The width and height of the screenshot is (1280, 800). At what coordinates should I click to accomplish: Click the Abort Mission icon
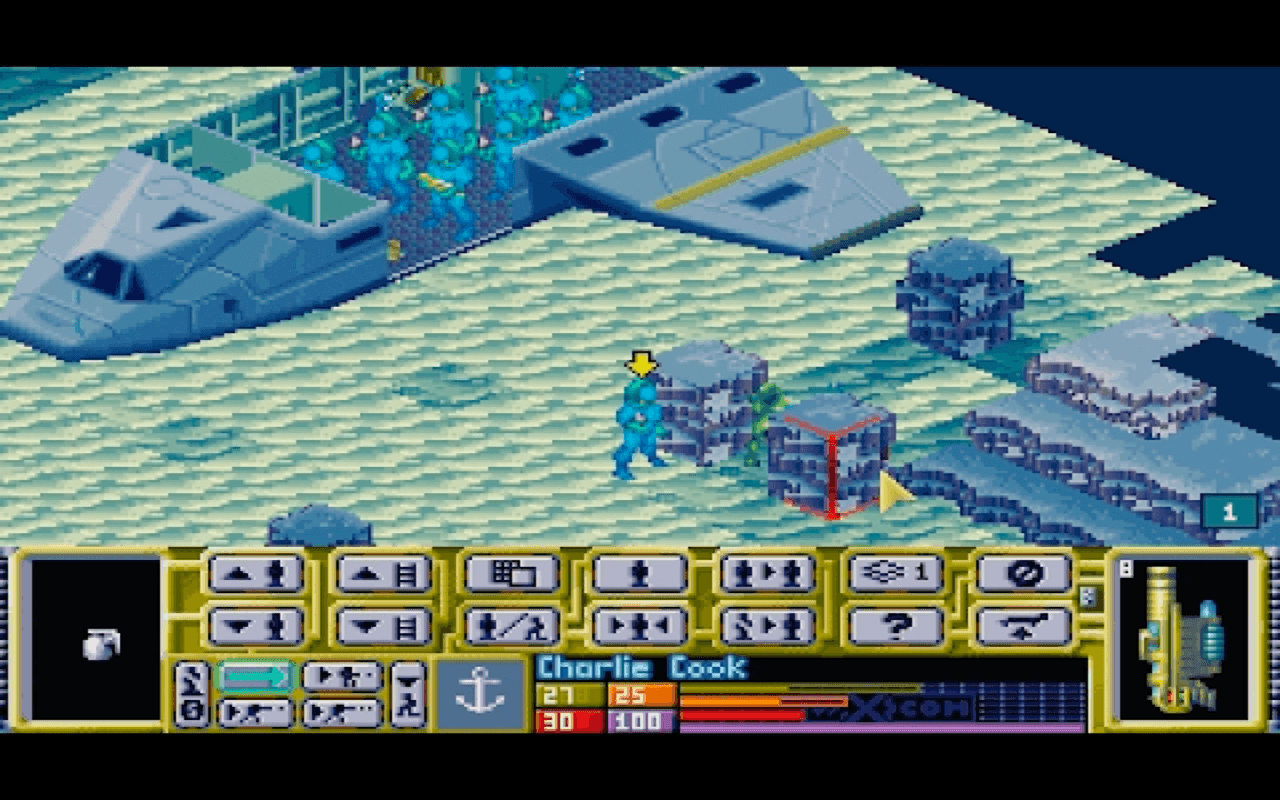(1023, 572)
